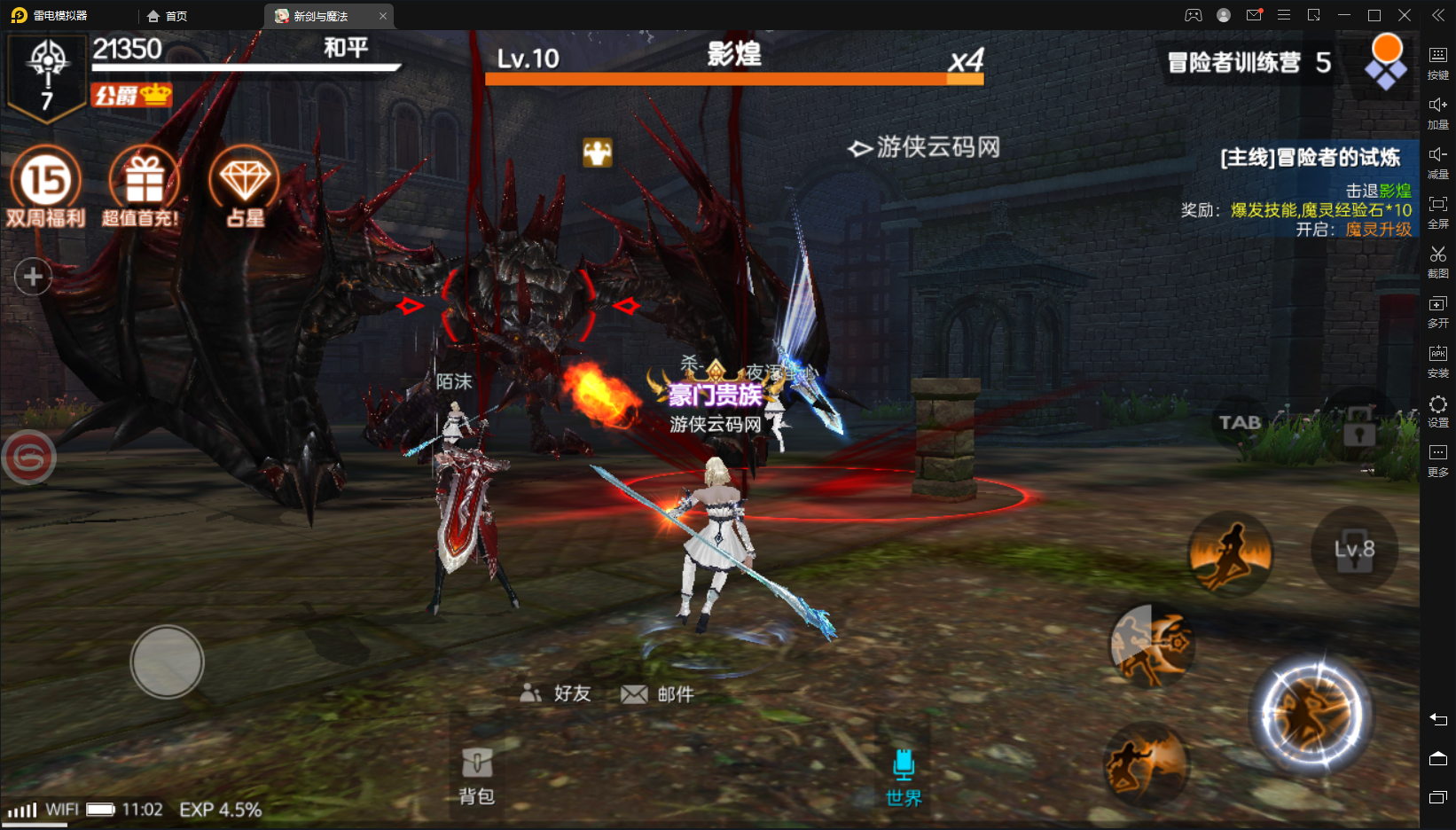Collapse the LDPlayer right sidebar
Viewport: 1456px width, 830px height.
pos(1437,14)
